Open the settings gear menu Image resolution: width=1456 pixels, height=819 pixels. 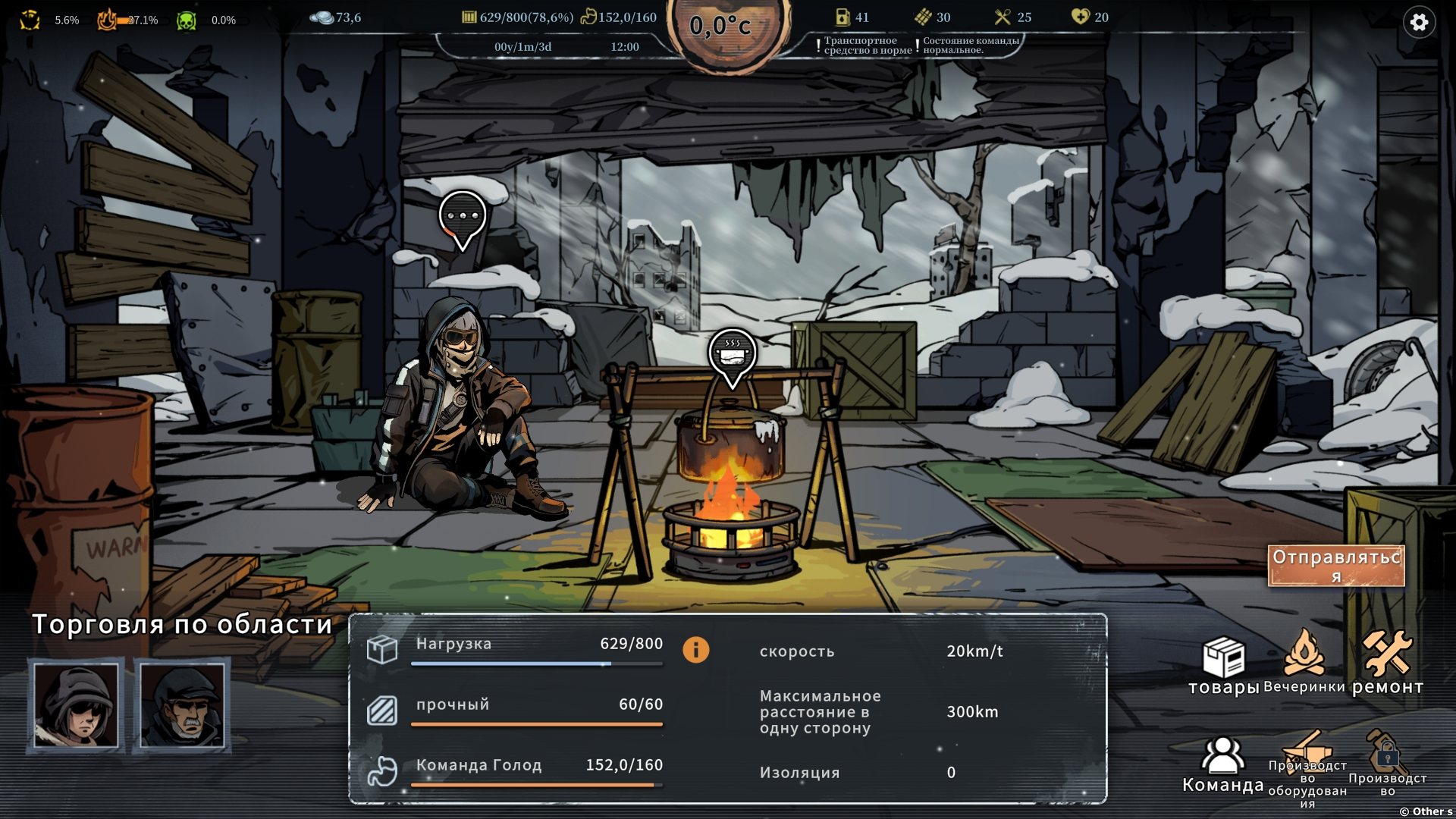pyautogui.click(x=1419, y=23)
